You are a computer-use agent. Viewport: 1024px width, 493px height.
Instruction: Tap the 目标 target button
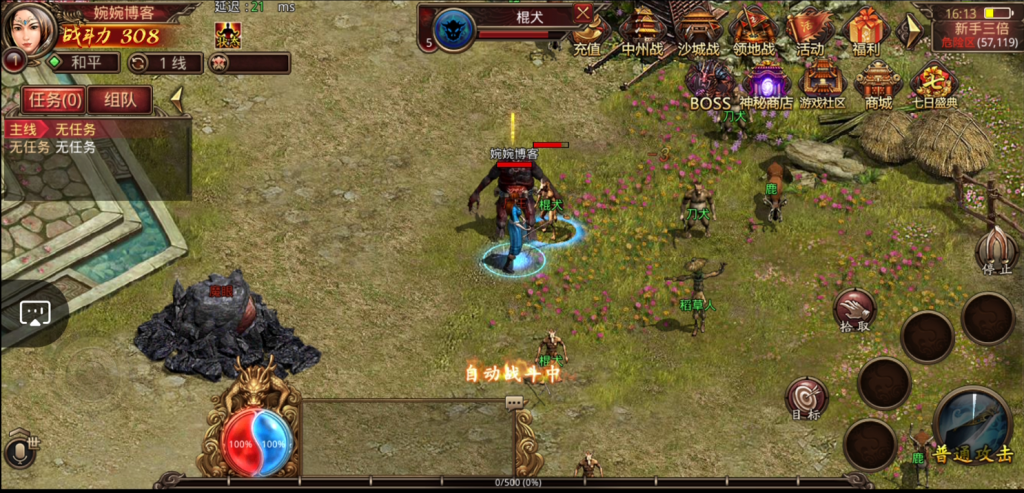(806, 397)
